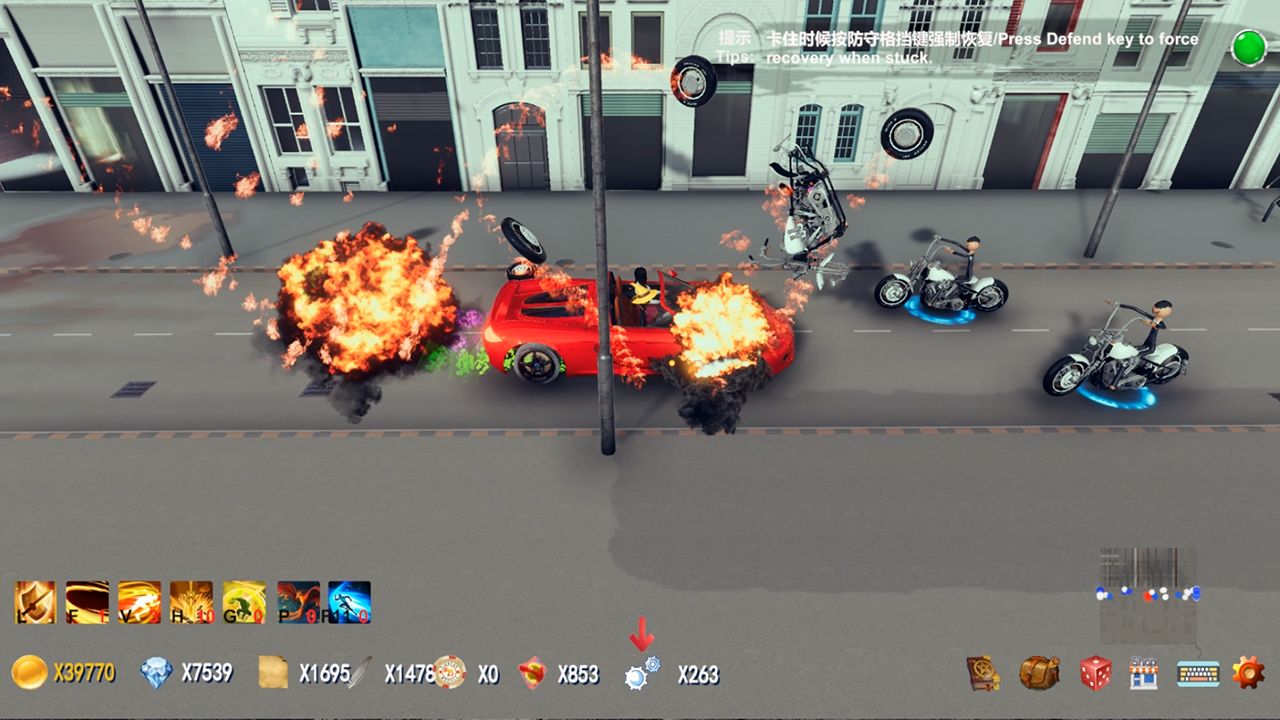Viewport: 1280px width, 720px height.
Task: Open the pentagram spellbook
Action: tap(984, 673)
